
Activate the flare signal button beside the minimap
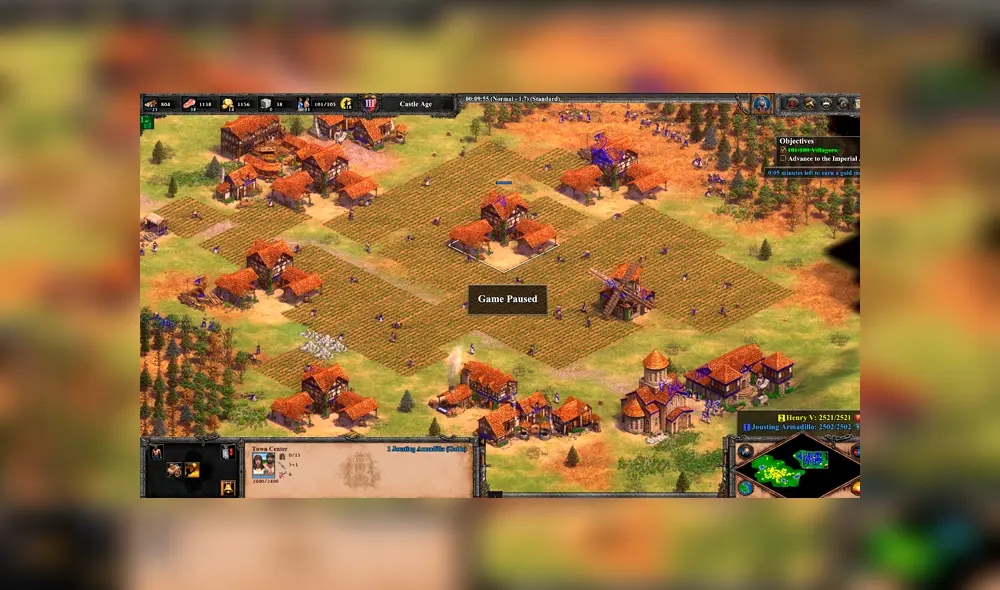point(745,450)
